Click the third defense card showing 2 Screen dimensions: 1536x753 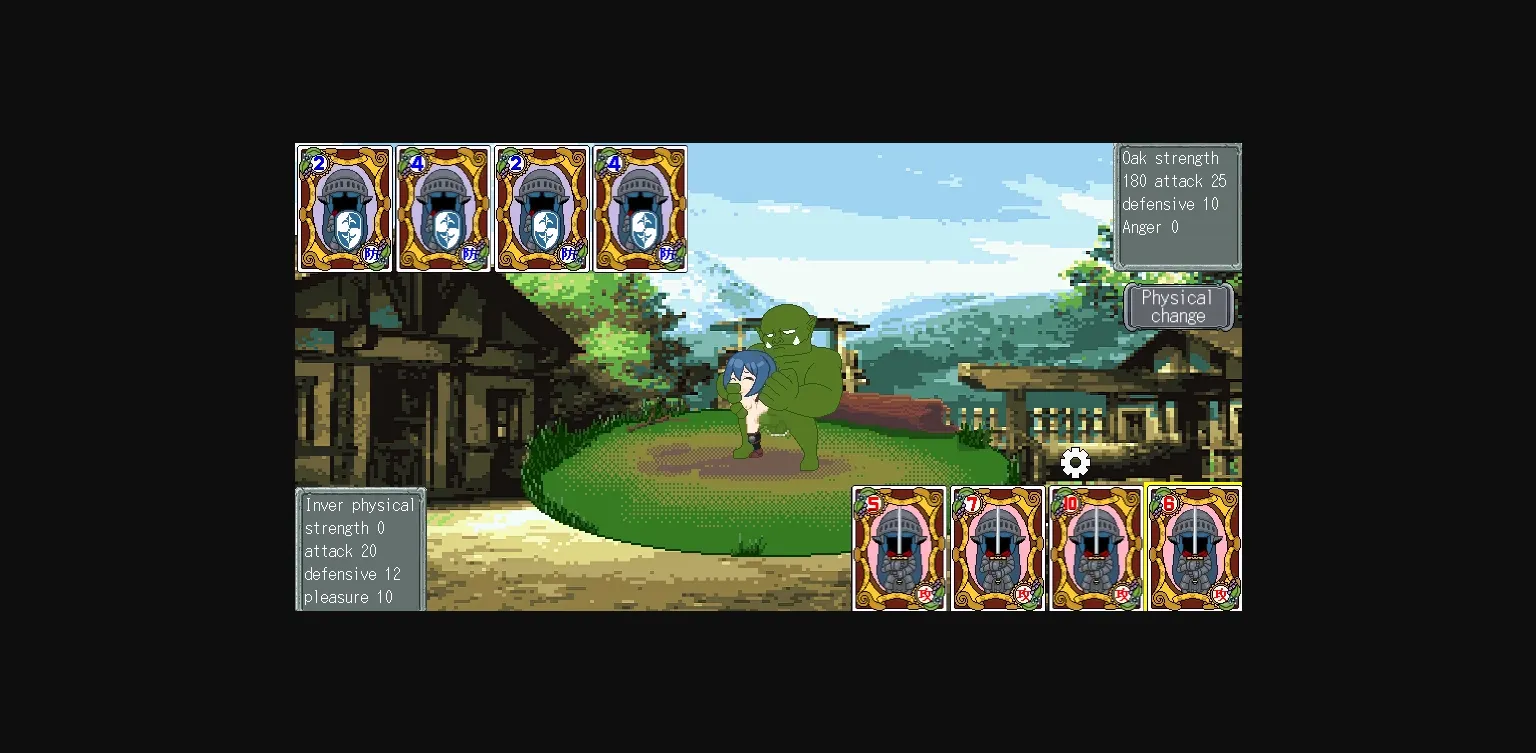click(542, 208)
